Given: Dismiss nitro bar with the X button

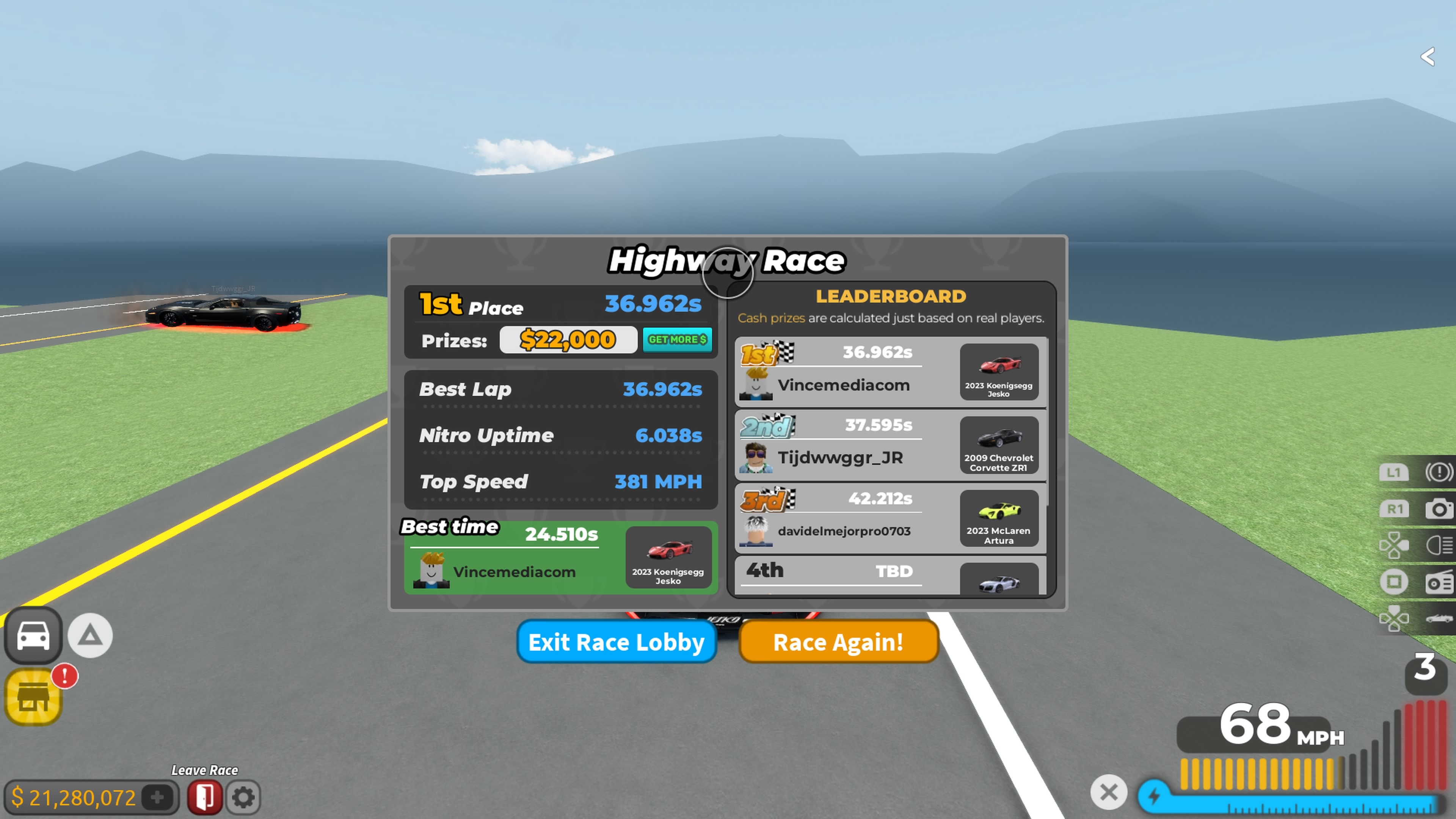Looking at the screenshot, I should pyautogui.click(x=1108, y=792).
